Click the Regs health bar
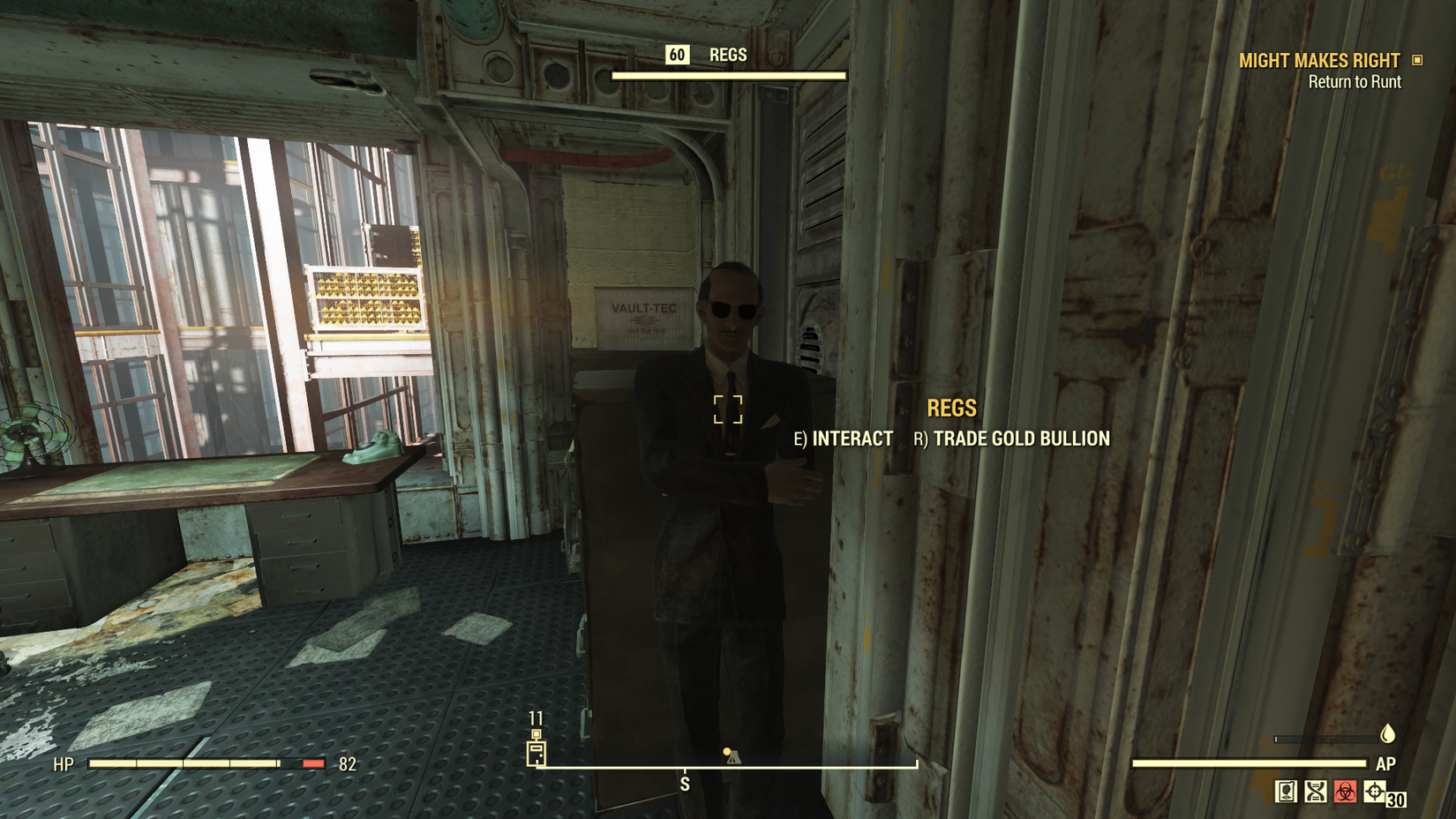The height and width of the screenshot is (819, 1456). (731, 76)
